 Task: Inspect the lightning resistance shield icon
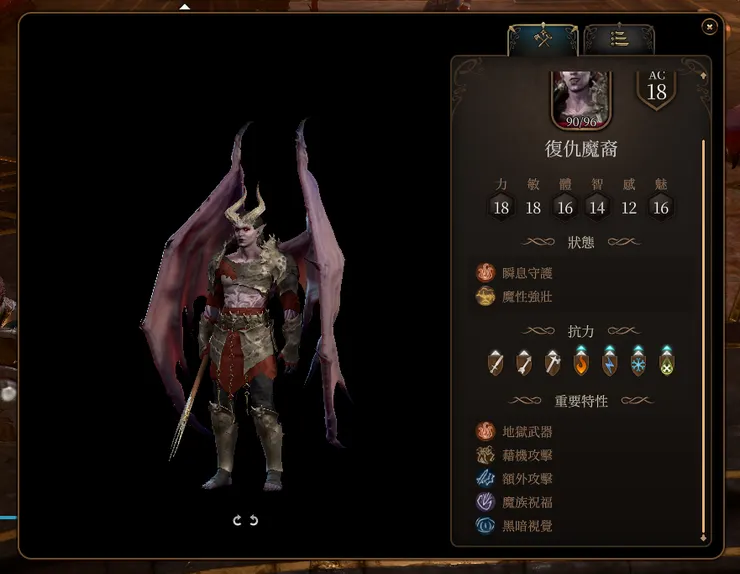(x=609, y=363)
